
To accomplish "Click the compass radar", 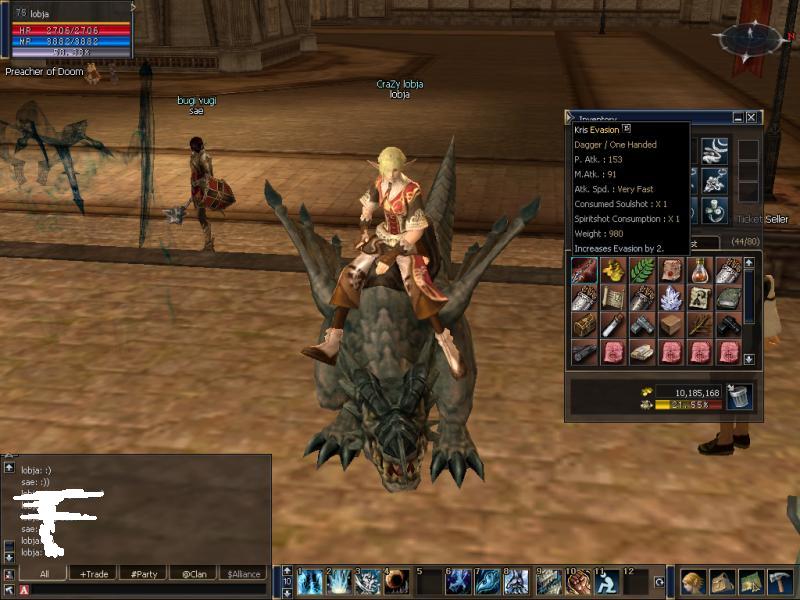I will [x=750, y=37].
